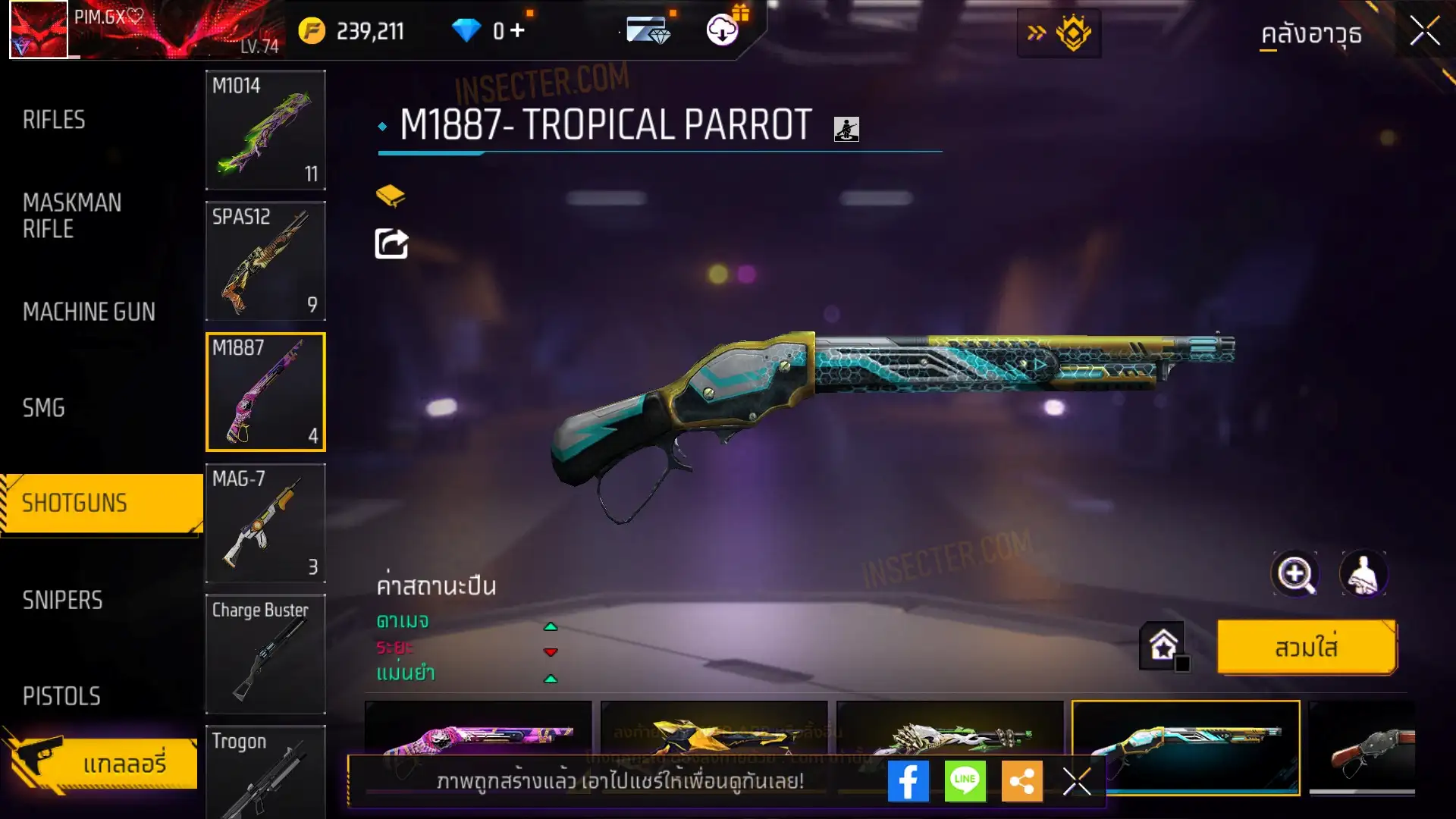Screen dimensions: 1456x819
Task: Share the image via LINE
Action: click(x=965, y=781)
